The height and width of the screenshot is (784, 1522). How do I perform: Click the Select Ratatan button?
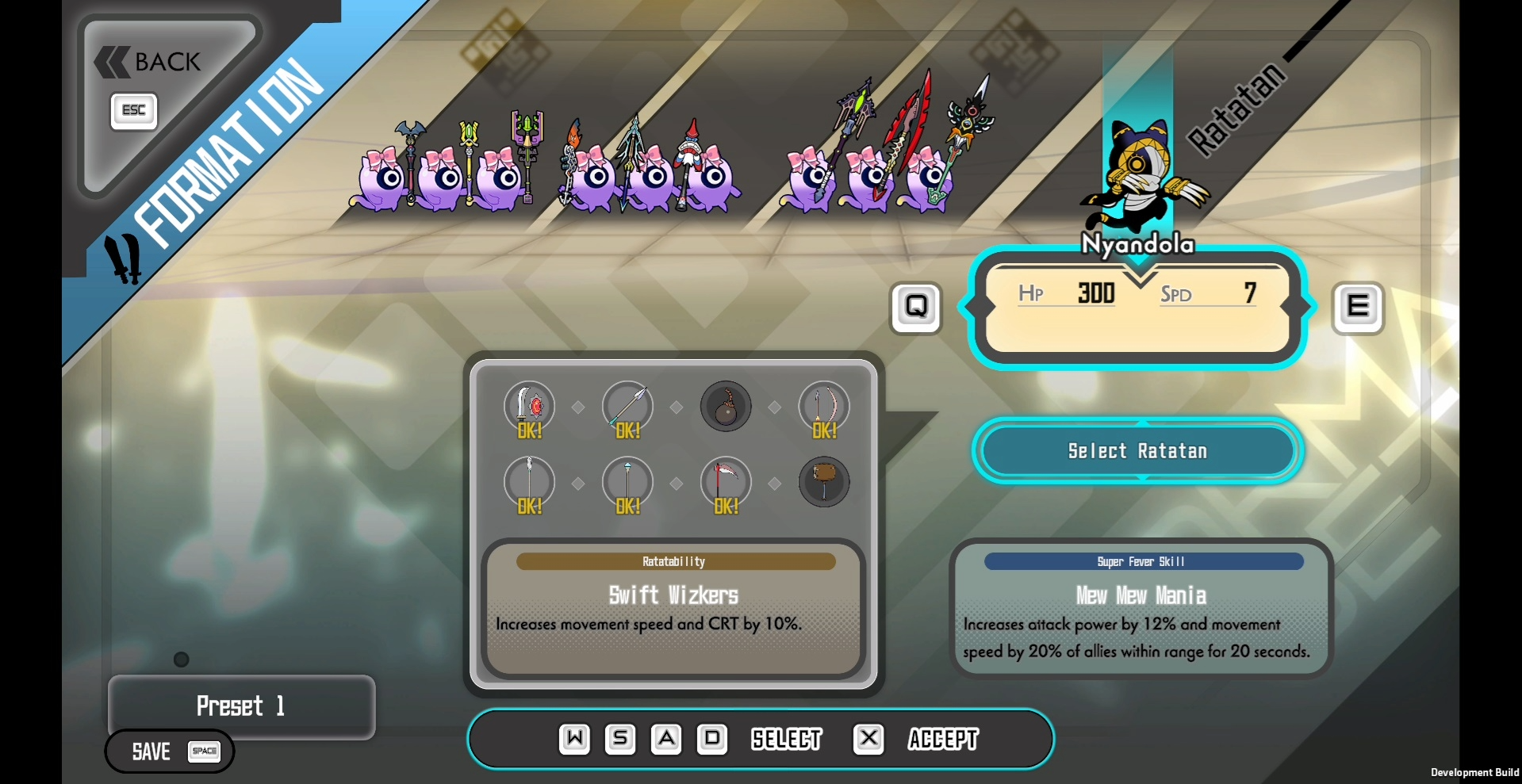[1137, 451]
